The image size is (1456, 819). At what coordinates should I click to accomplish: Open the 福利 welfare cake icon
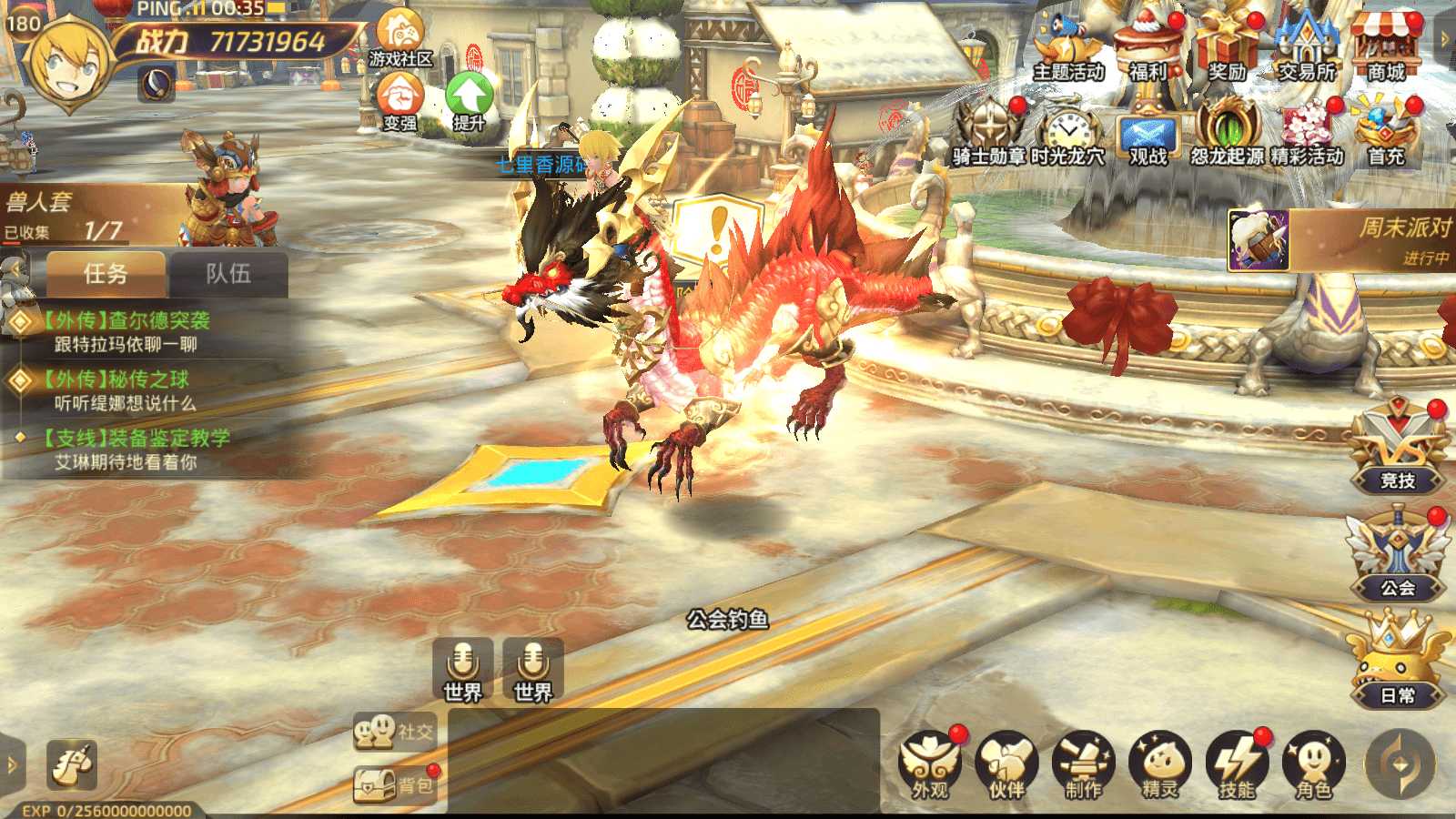point(1148,45)
